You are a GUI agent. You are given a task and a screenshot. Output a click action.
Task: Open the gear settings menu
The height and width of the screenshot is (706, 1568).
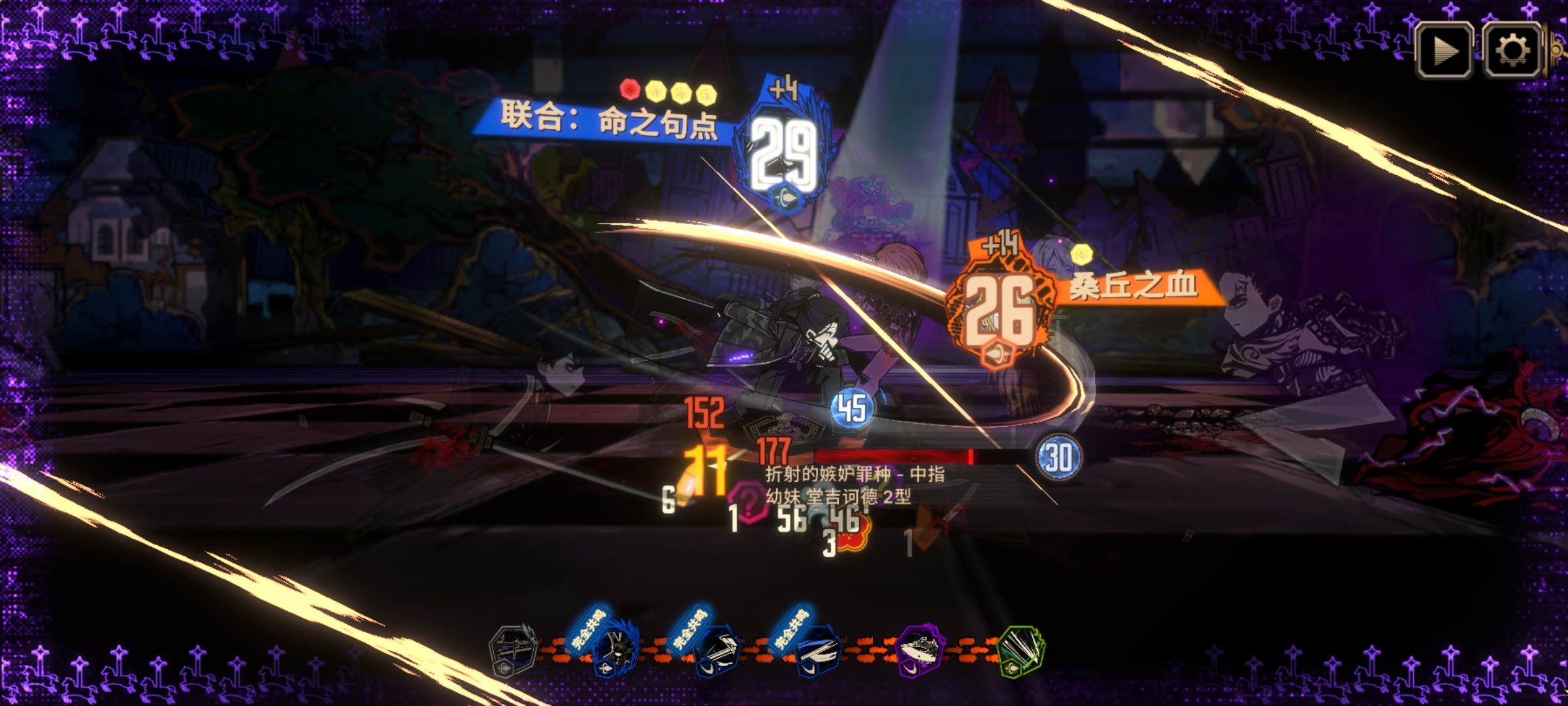coord(1512,50)
